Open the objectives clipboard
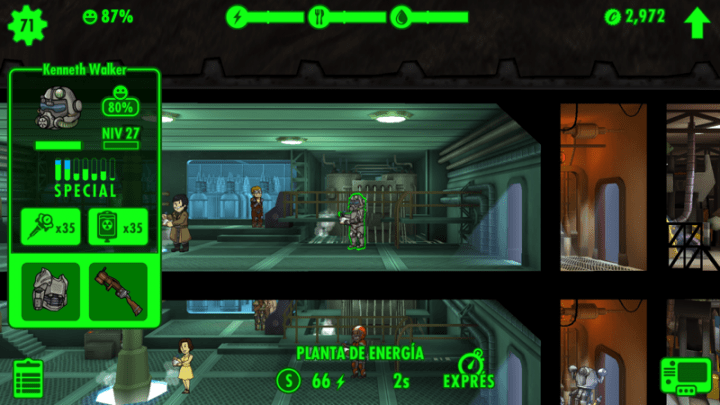Screen dimensions: 720x405 click(29, 378)
